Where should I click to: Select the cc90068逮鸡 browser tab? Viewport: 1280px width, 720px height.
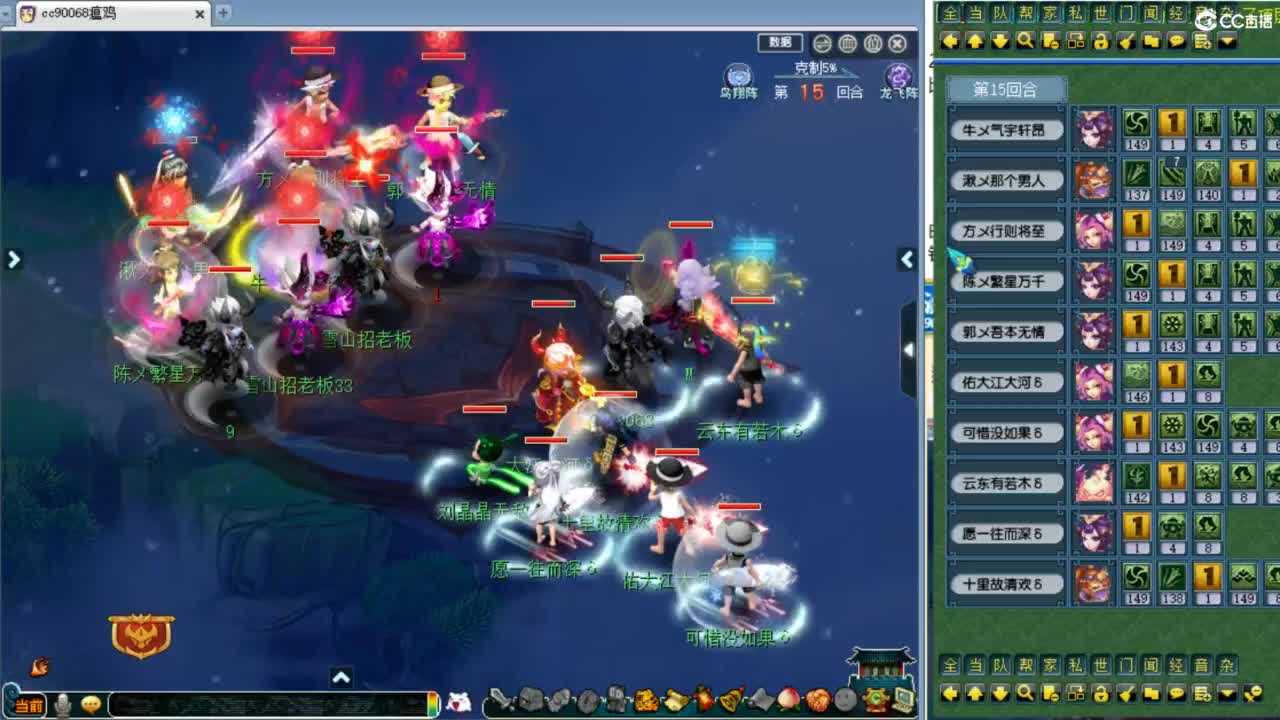[x=100, y=14]
